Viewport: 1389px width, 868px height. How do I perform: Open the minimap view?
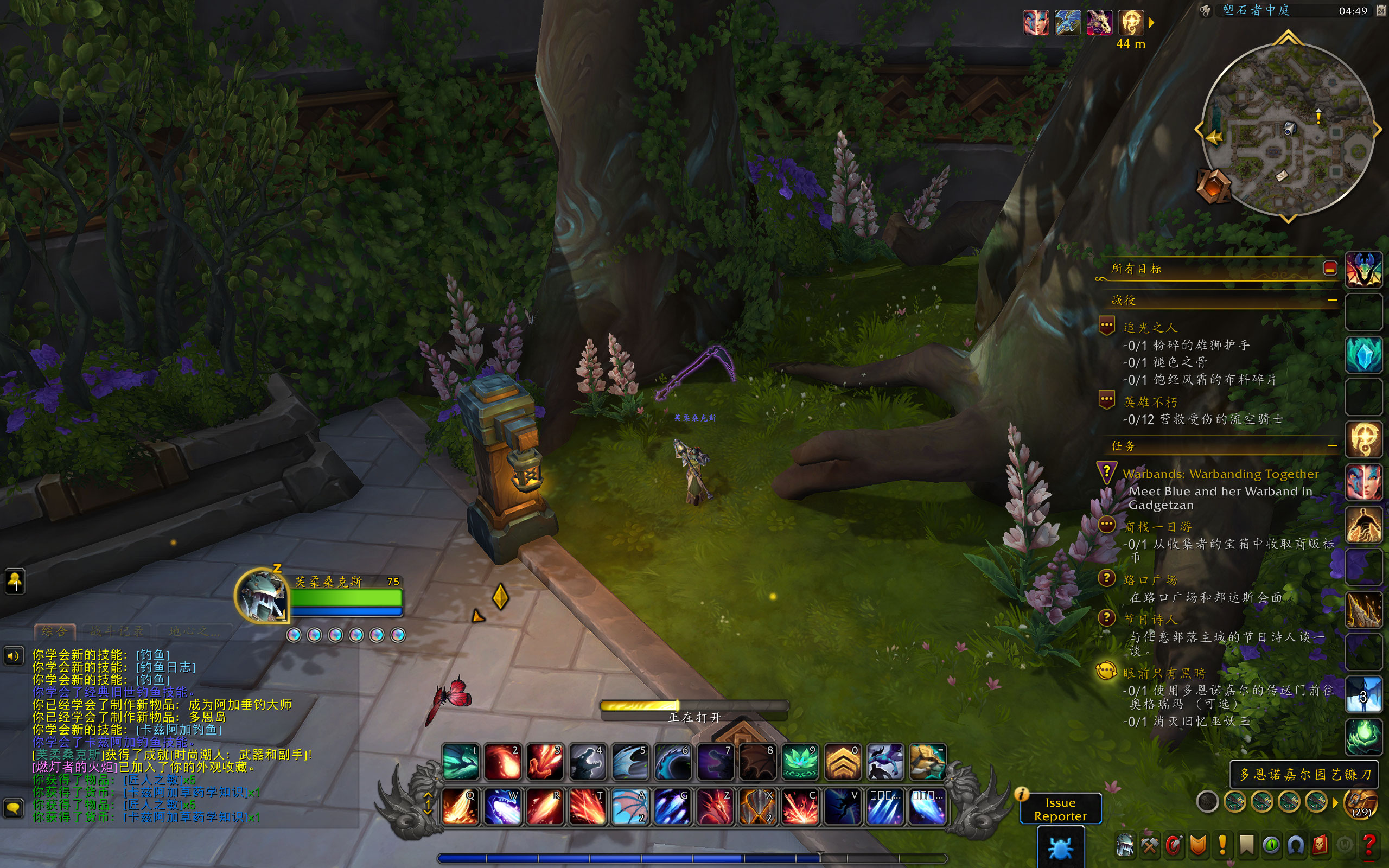(1288, 130)
